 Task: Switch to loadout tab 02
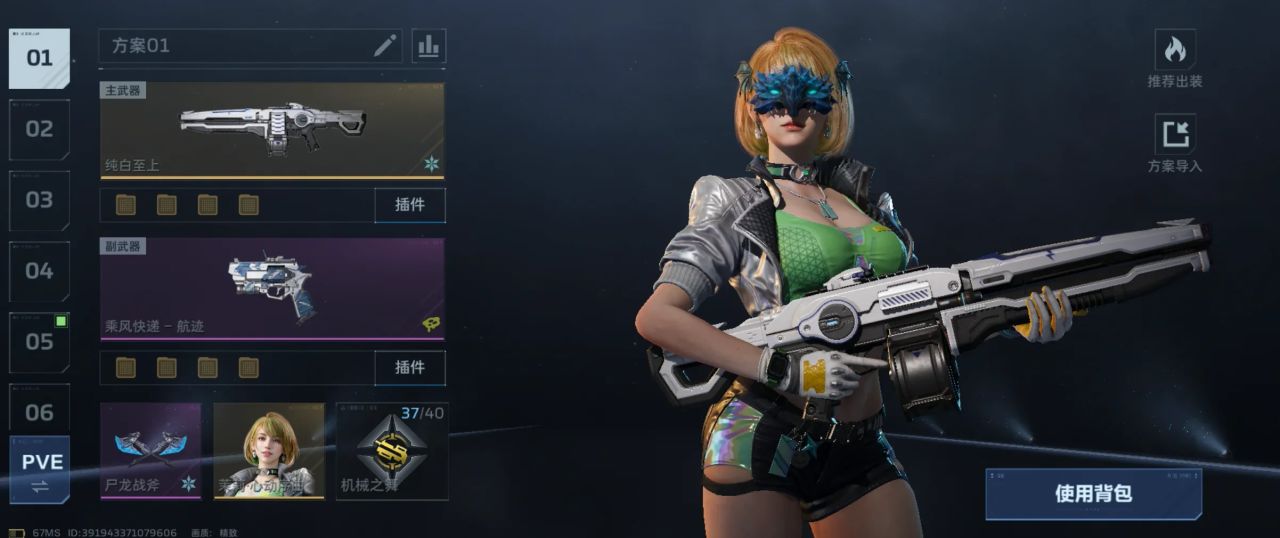[39, 129]
